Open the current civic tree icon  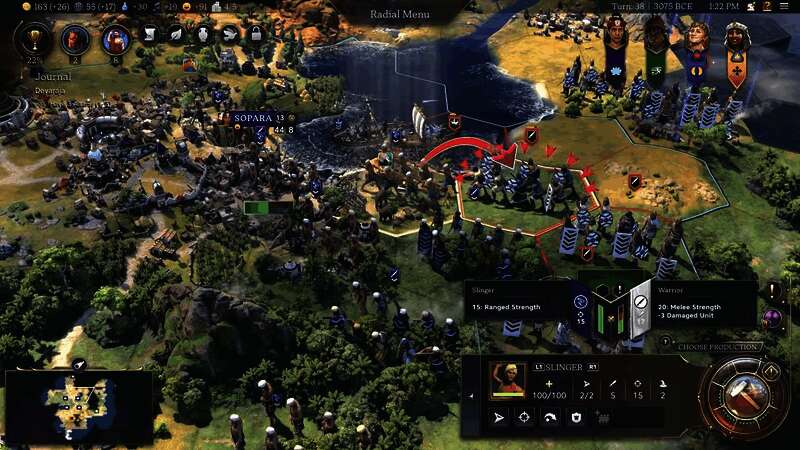[x=115, y=40]
